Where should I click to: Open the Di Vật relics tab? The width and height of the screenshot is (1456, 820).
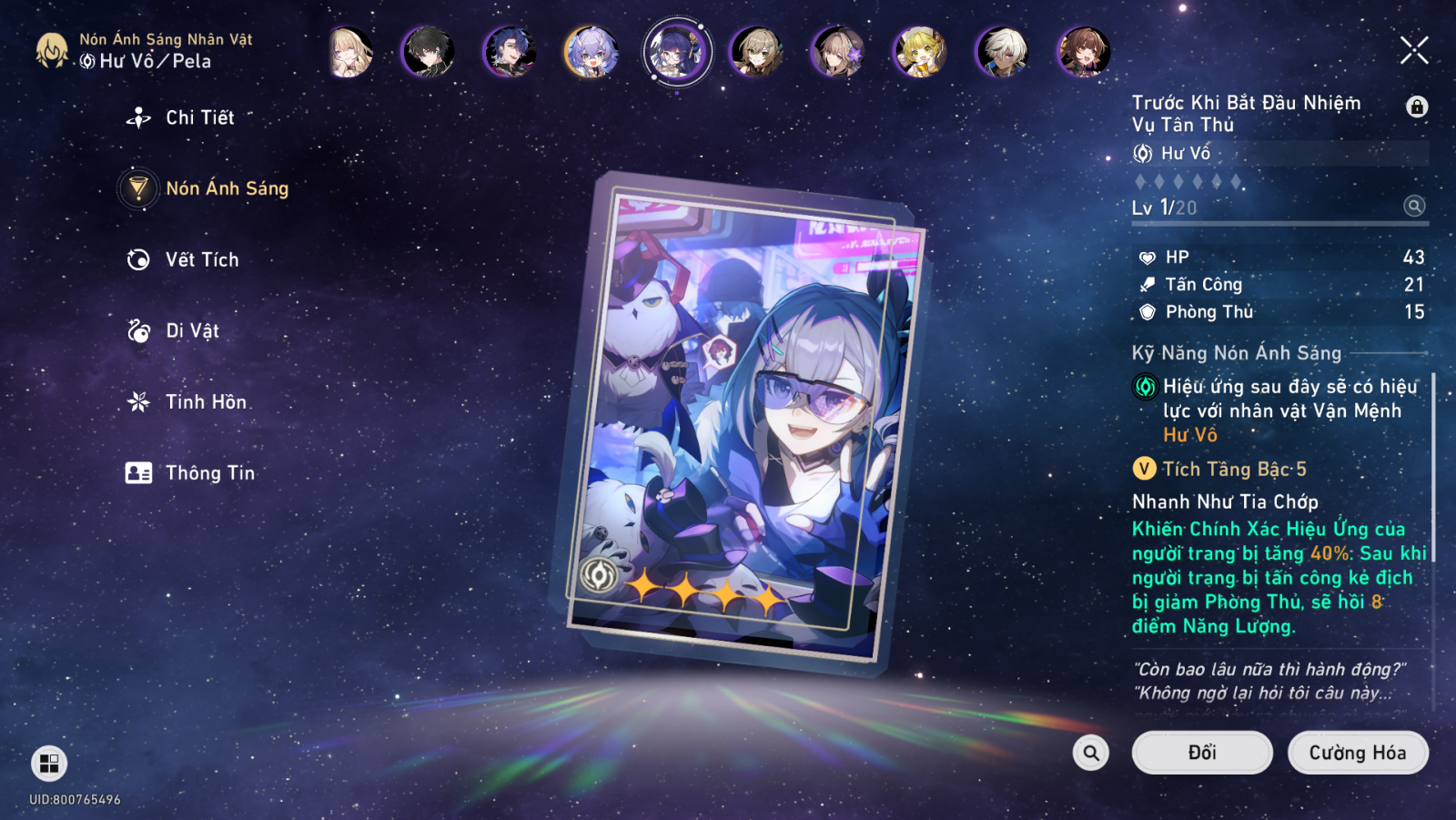click(x=191, y=330)
